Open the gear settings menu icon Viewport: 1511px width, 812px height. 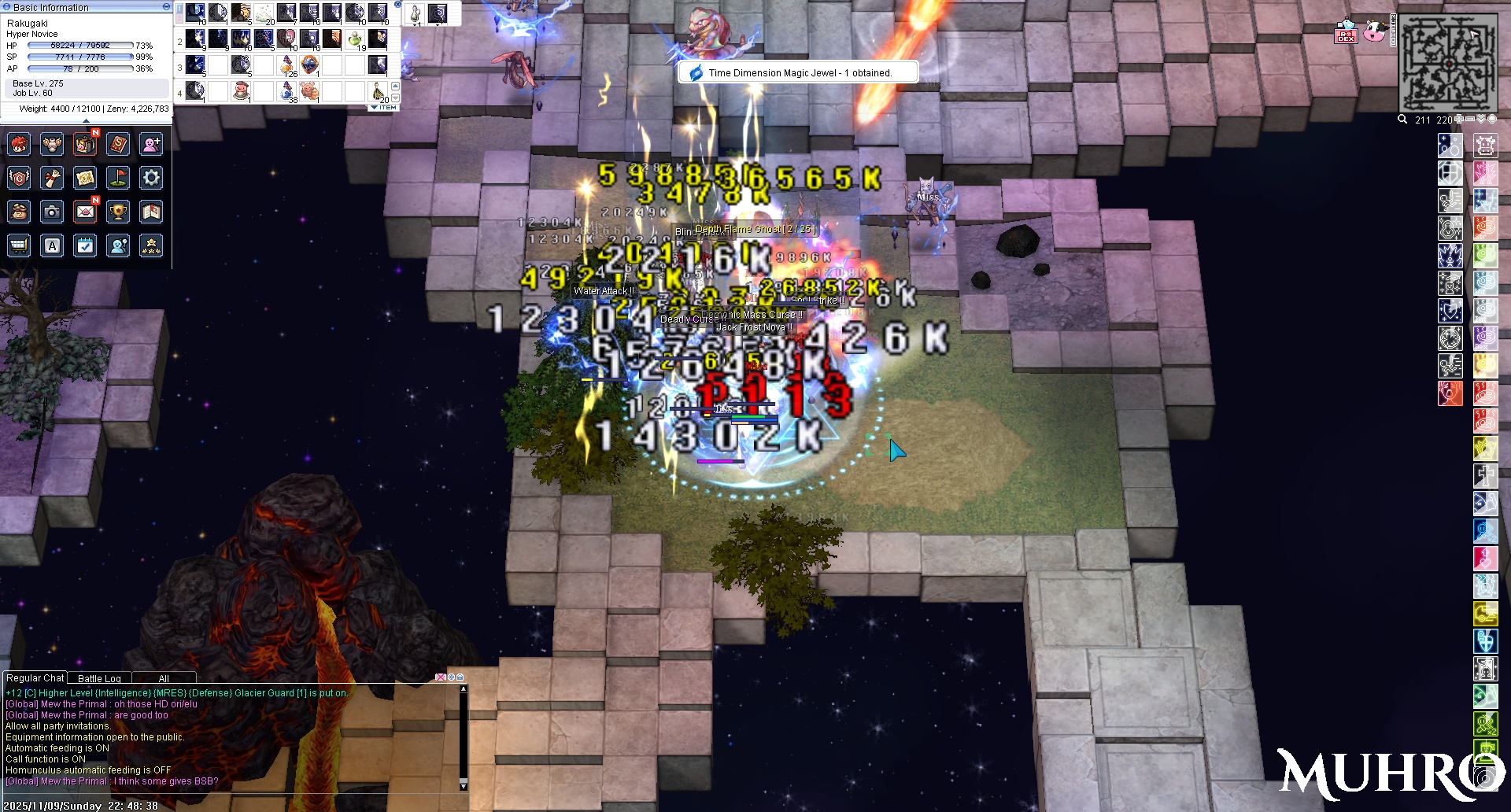point(151,178)
